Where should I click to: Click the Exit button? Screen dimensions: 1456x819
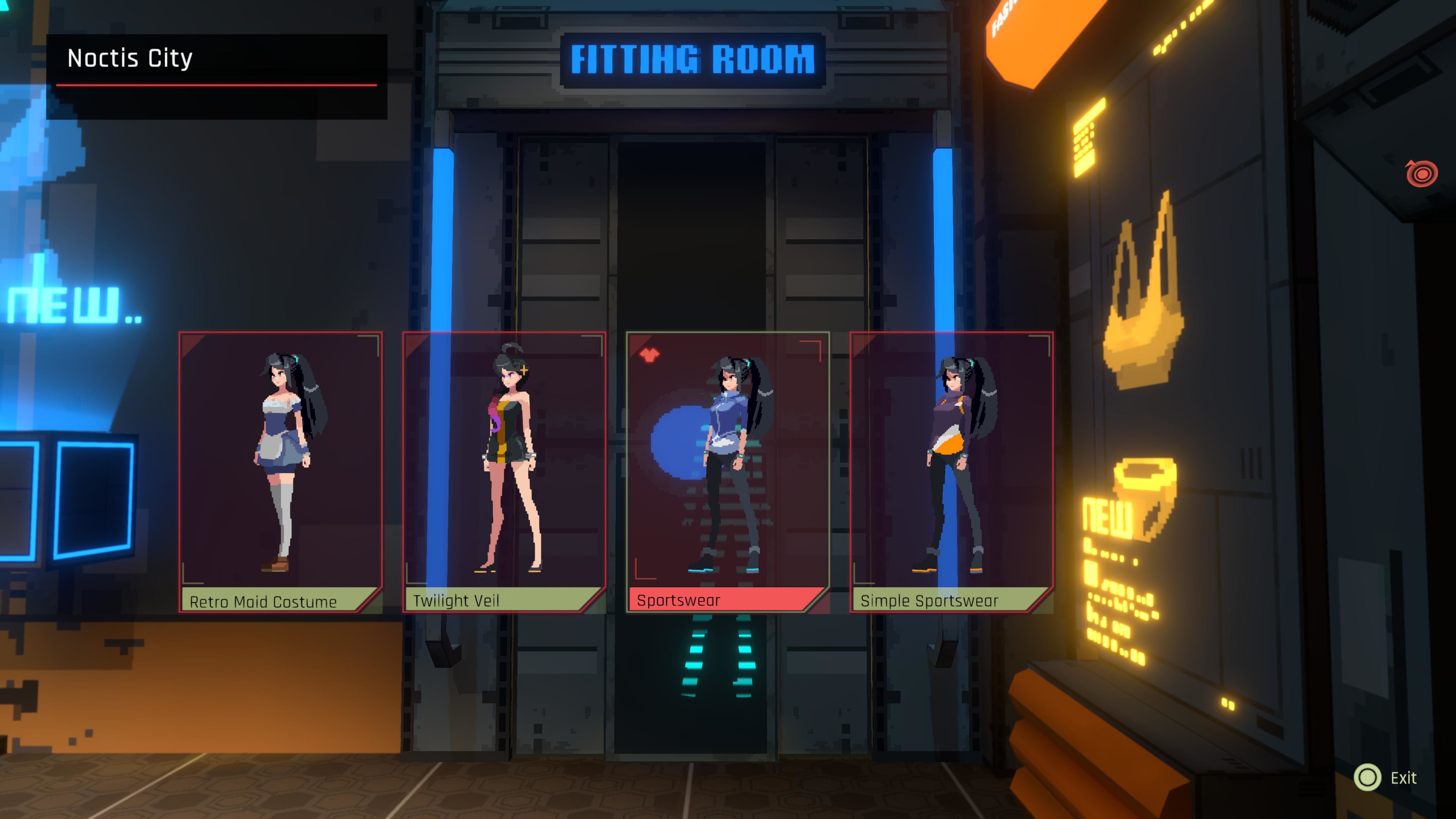click(x=1385, y=778)
